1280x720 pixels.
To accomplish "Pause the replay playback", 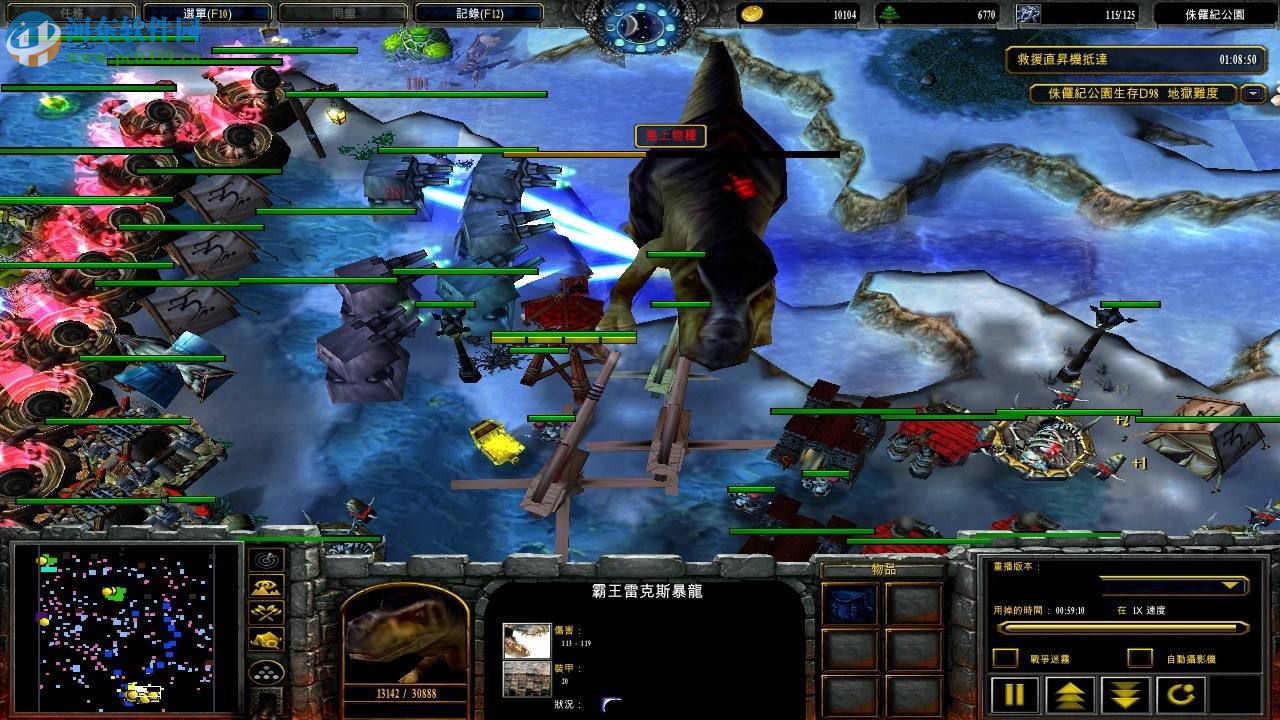I will (1014, 694).
